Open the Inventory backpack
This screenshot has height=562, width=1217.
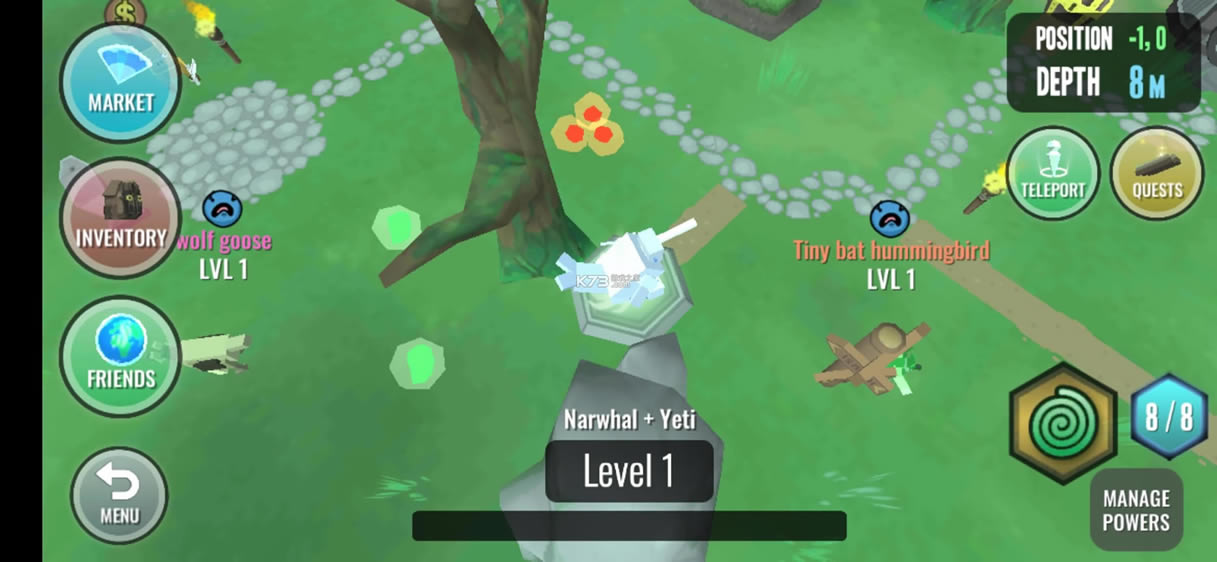[120, 218]
